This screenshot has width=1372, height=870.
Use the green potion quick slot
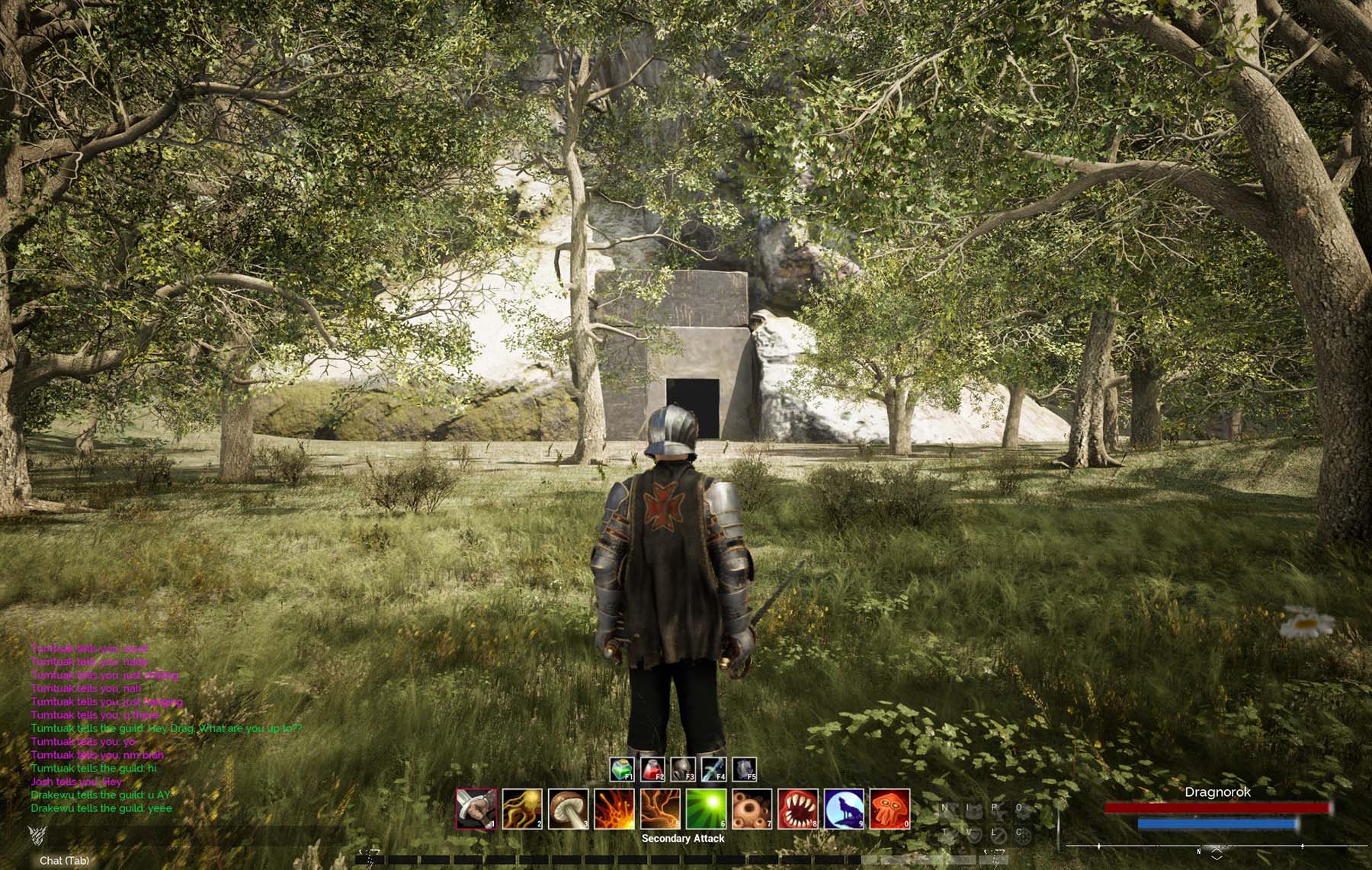(622, 769)
